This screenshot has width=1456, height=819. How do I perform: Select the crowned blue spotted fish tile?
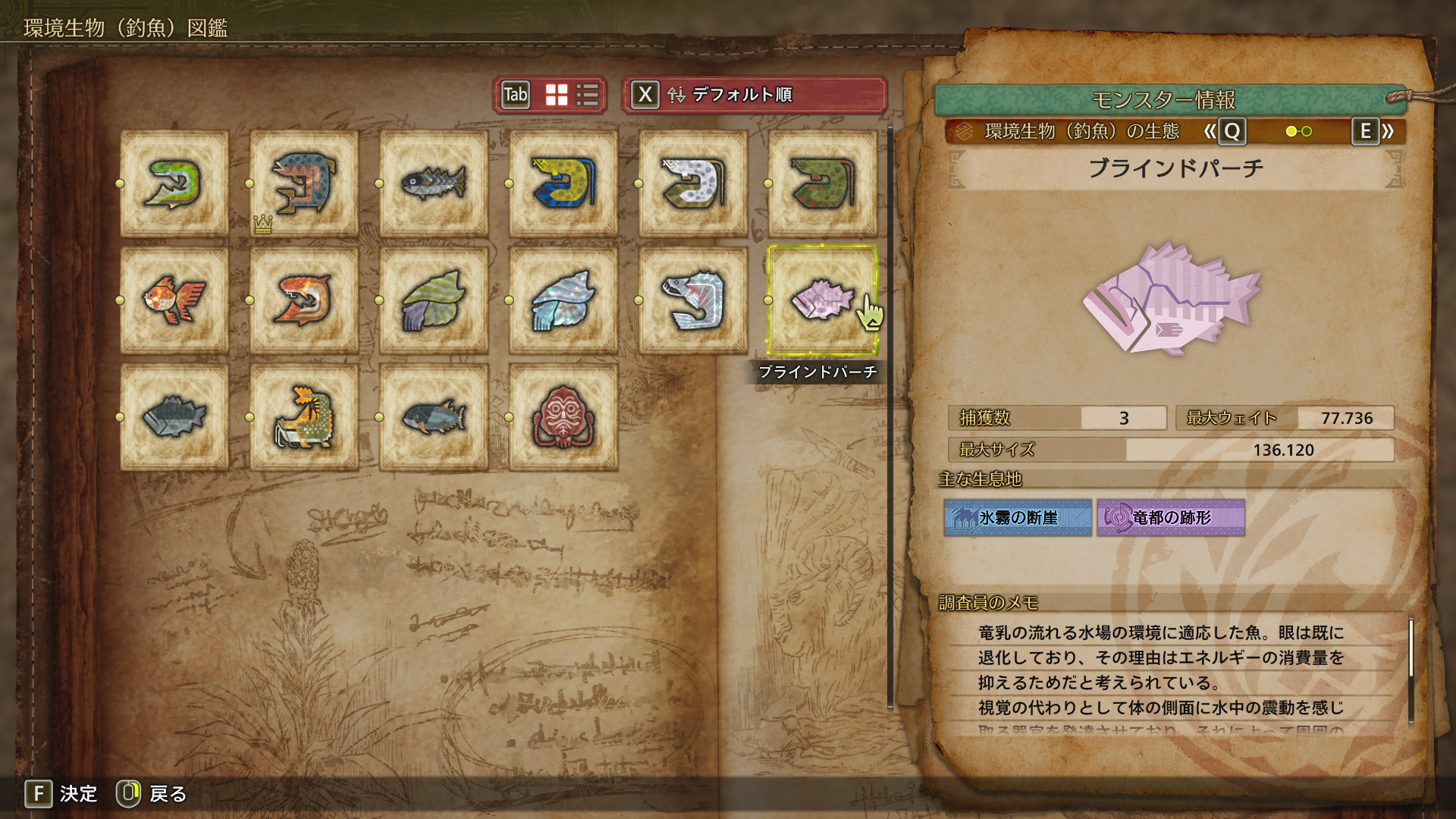pos(303,184)
